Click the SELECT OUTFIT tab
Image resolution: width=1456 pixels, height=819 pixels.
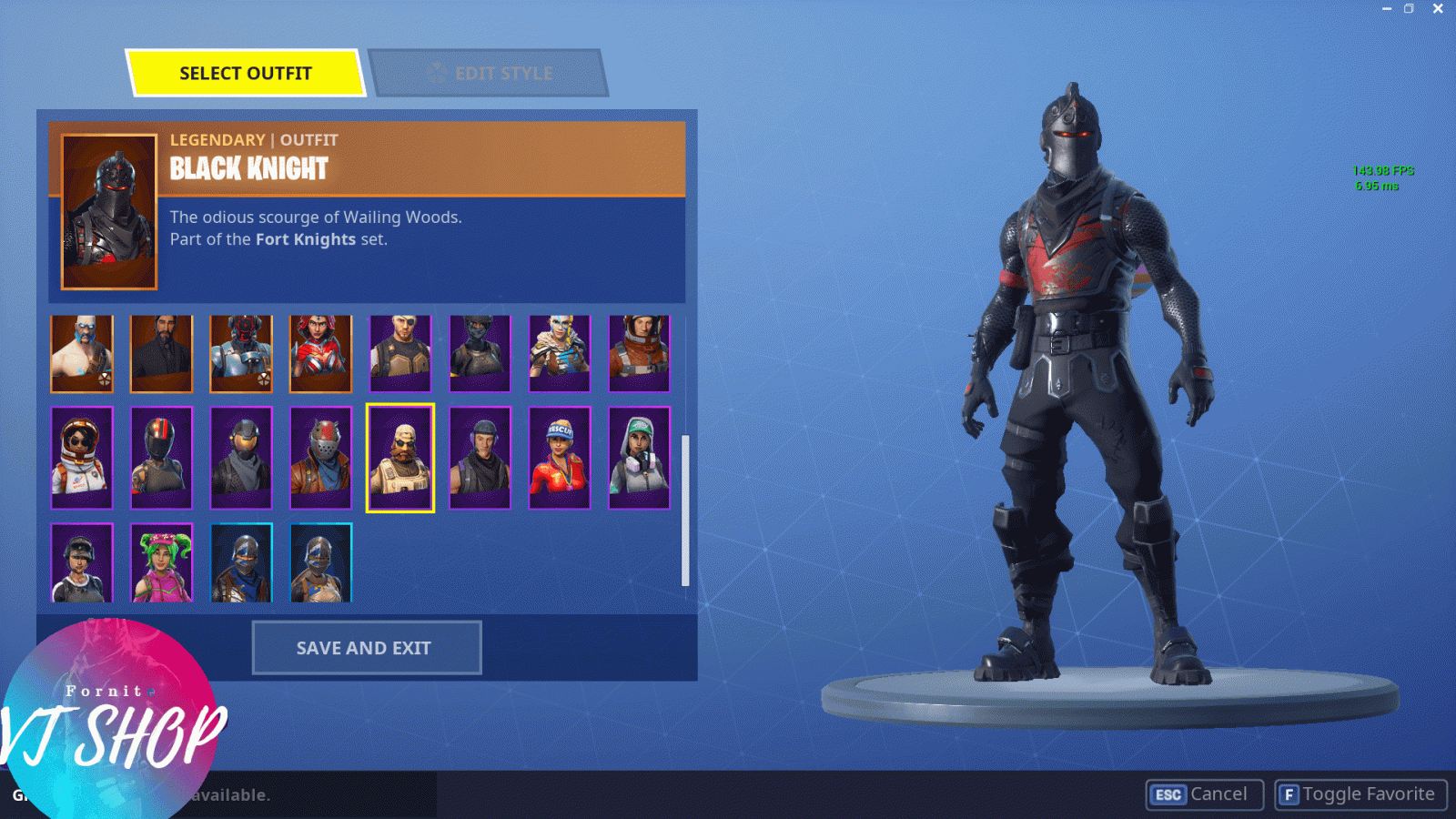(x=248, y=73)
